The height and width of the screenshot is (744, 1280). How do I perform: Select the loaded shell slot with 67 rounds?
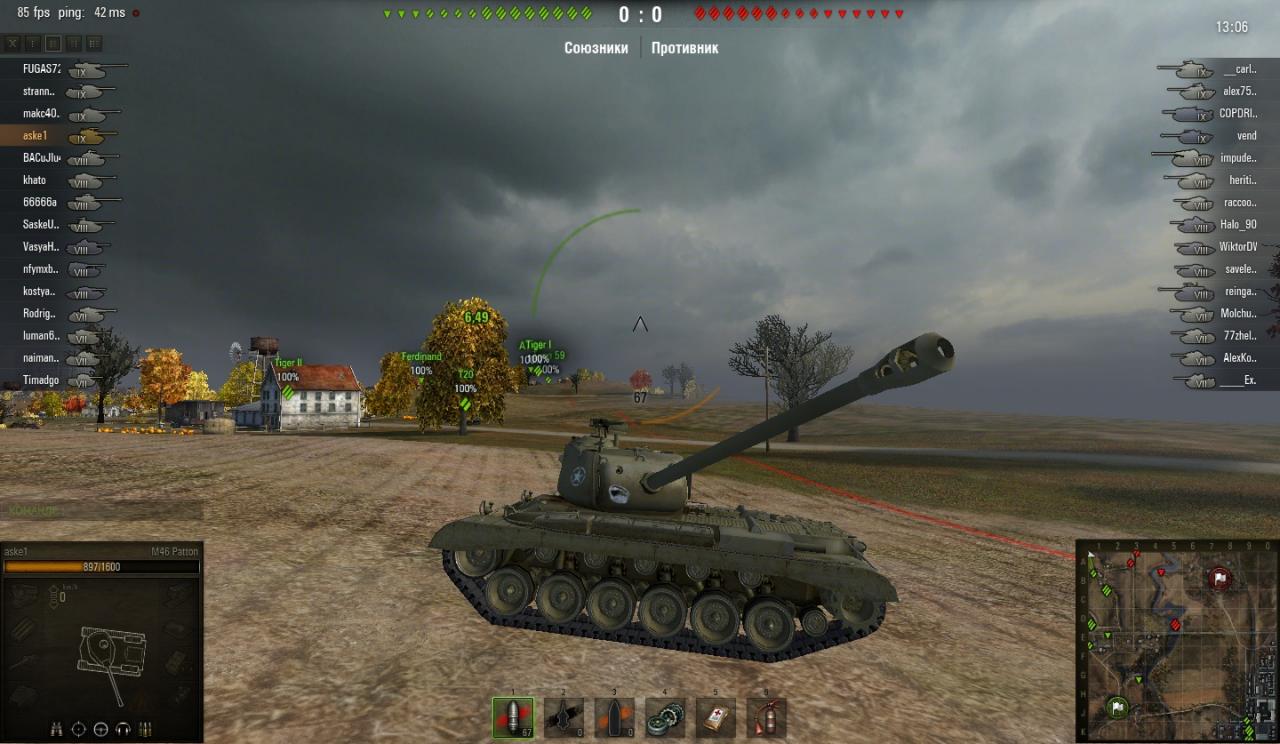click(513, 717)
